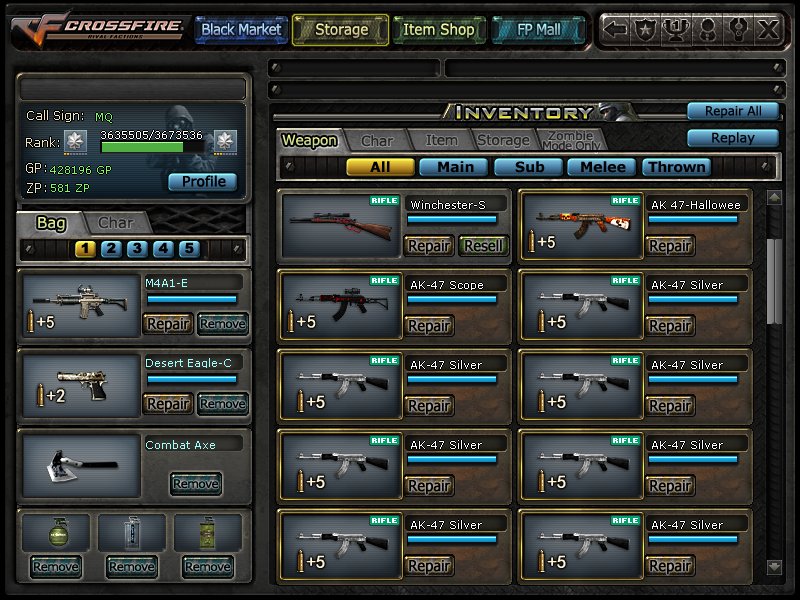The height and width of the screenshot is (600, 800).
Task: Switch to the Zombie Mode Only tab
Action: (569, 141)
